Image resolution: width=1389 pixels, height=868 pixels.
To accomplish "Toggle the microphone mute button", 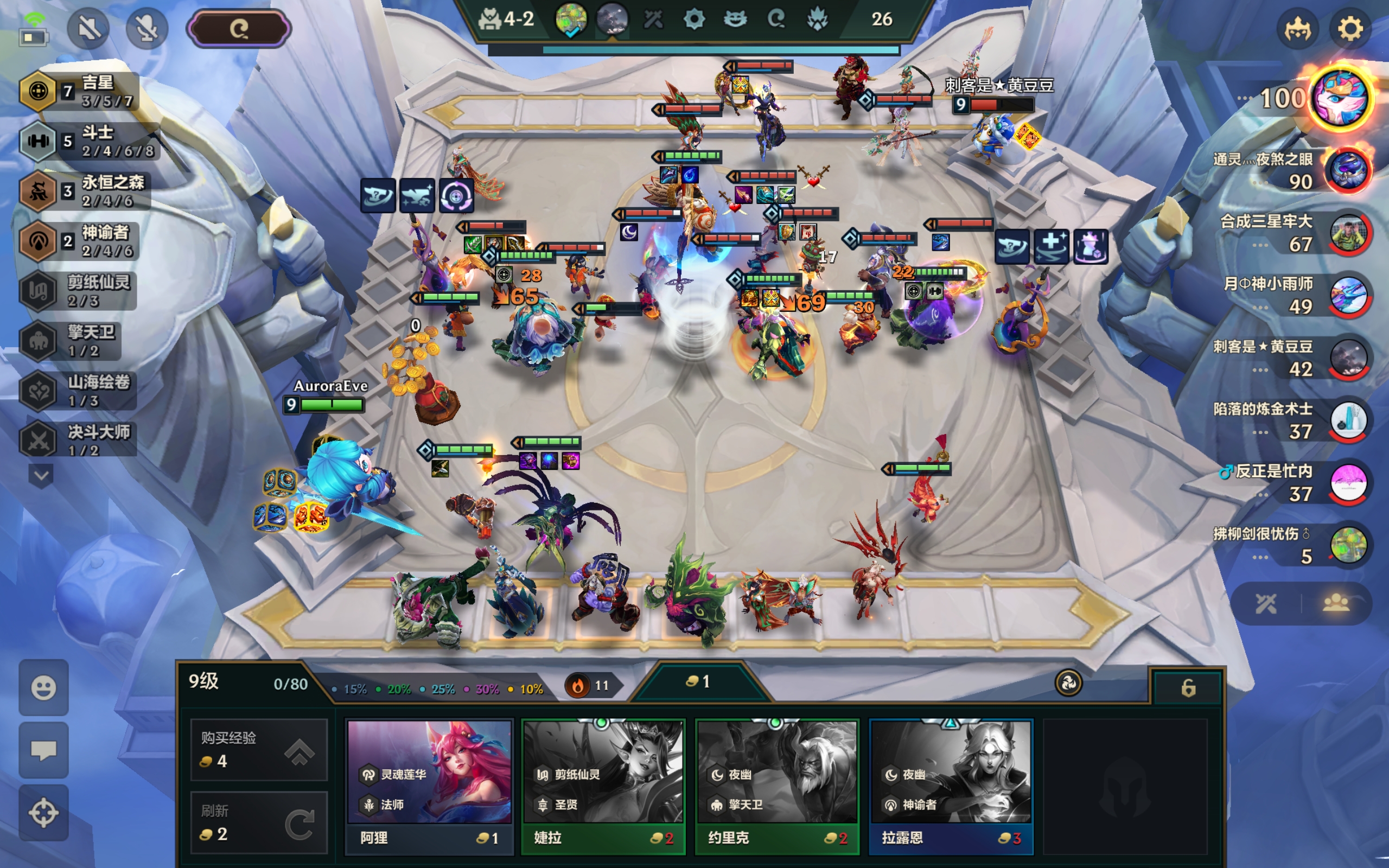I will tap(146, 29).
